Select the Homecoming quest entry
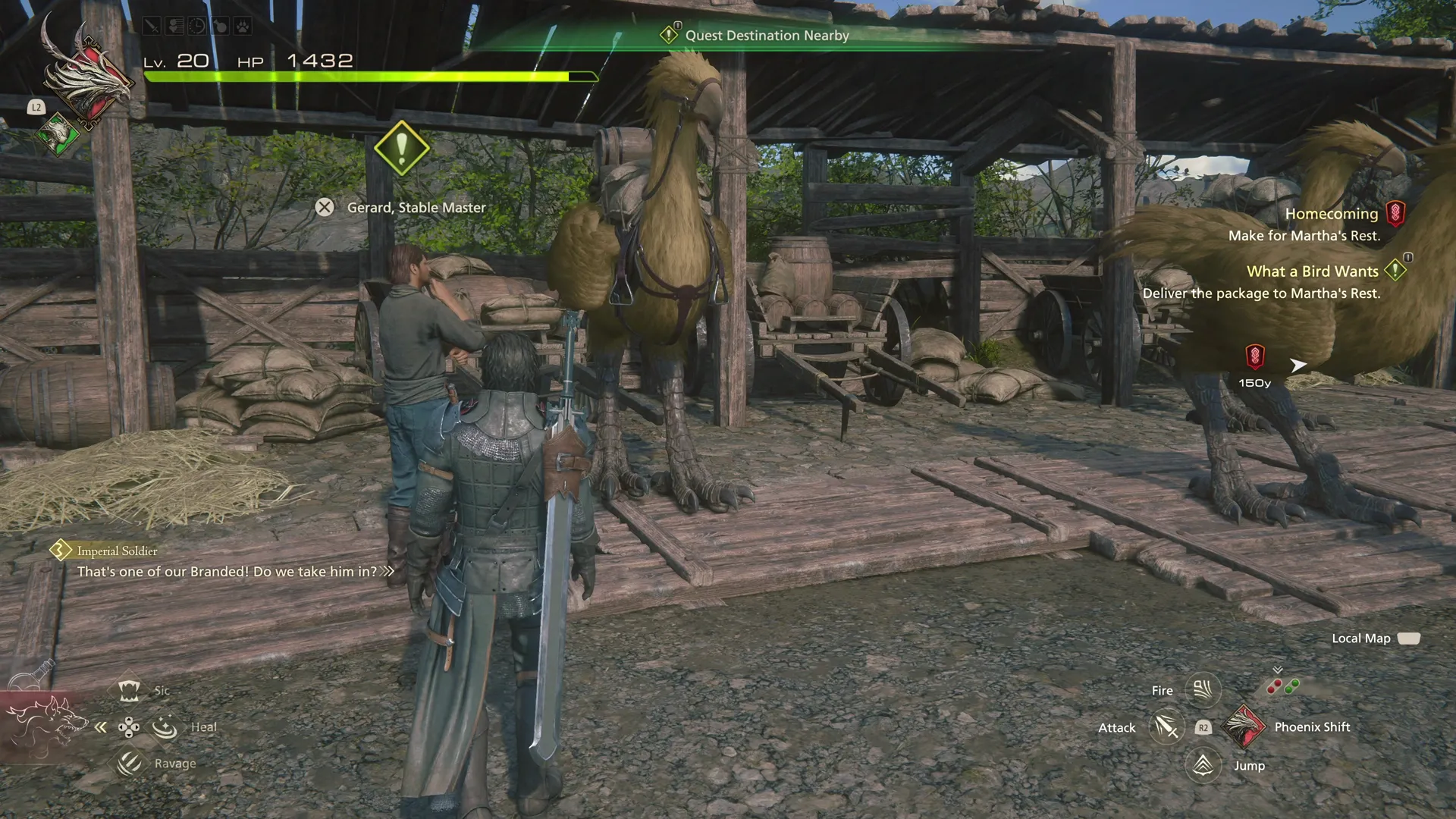This screenshot has height=819, width=1456. tap(1331, 214)
